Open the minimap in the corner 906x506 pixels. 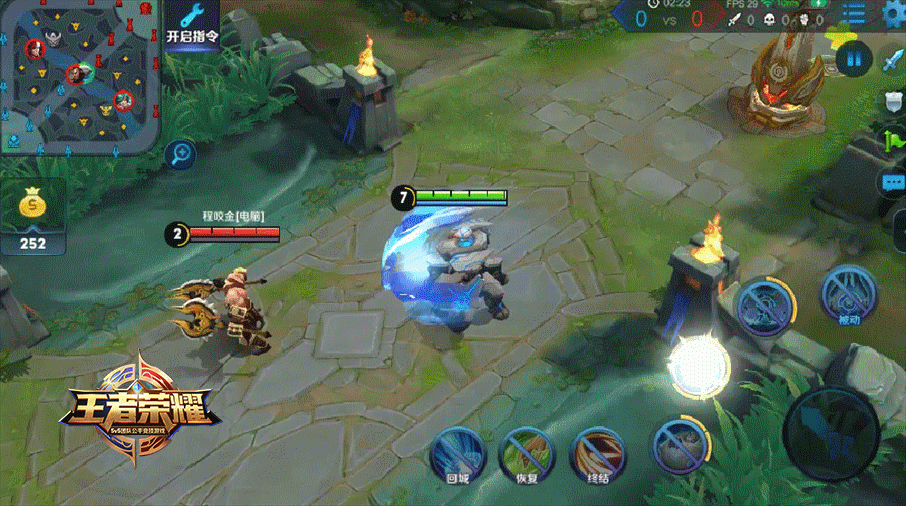[x=80, y=75]
